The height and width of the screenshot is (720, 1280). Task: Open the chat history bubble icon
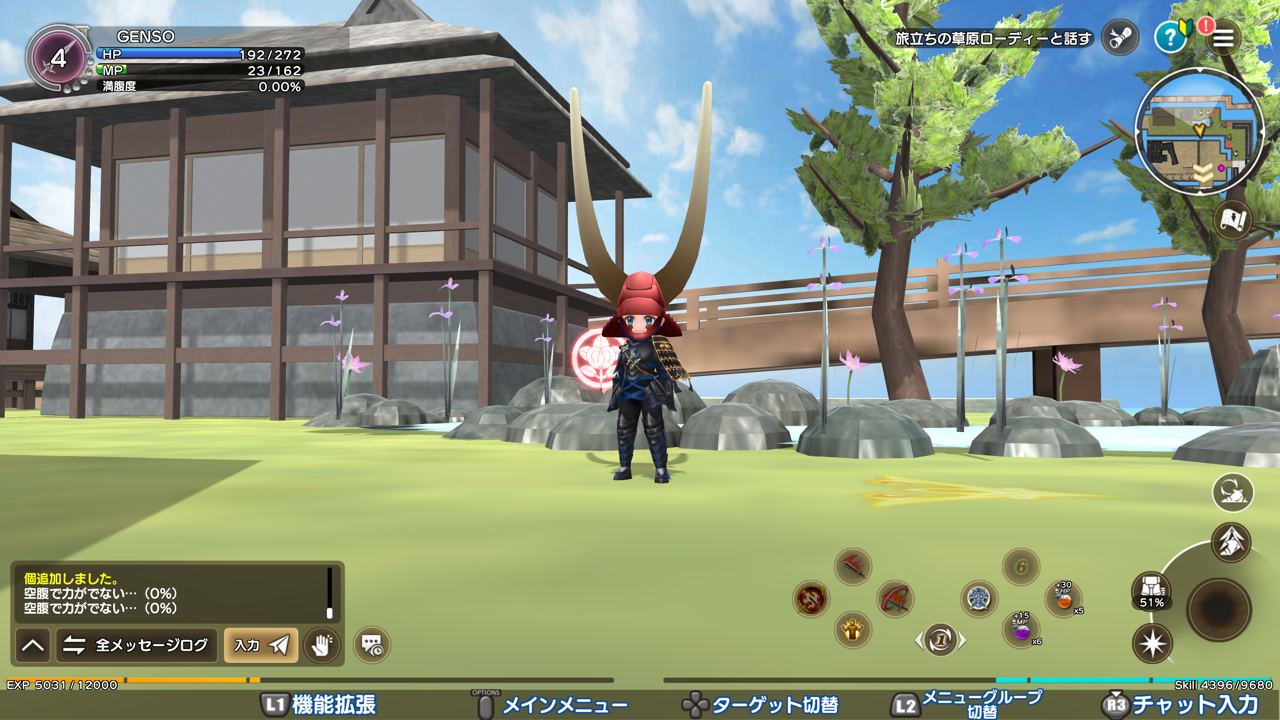click(x=372, y=645)
